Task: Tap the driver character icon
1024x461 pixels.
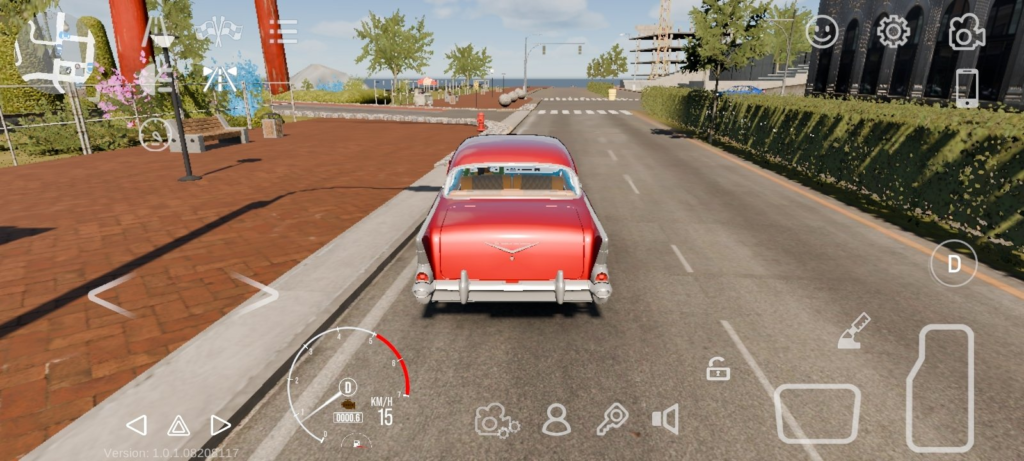Action: 556,420
